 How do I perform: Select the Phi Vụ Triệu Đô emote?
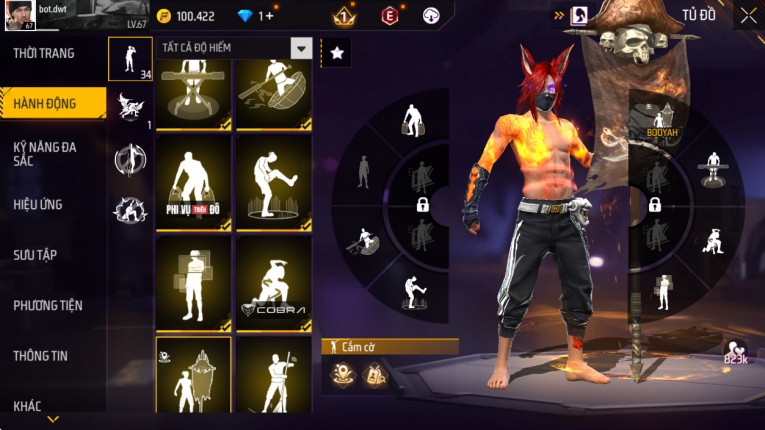pos(193,181)
